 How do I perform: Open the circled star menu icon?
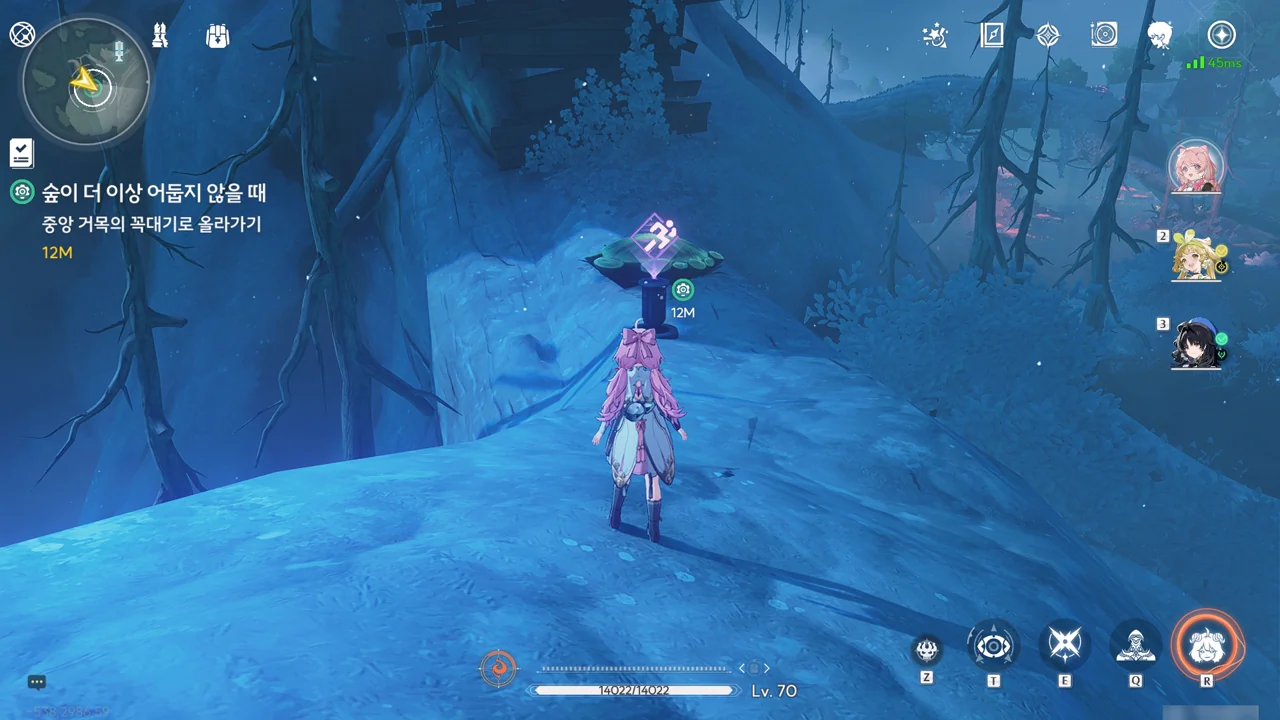coord(1221,36)
